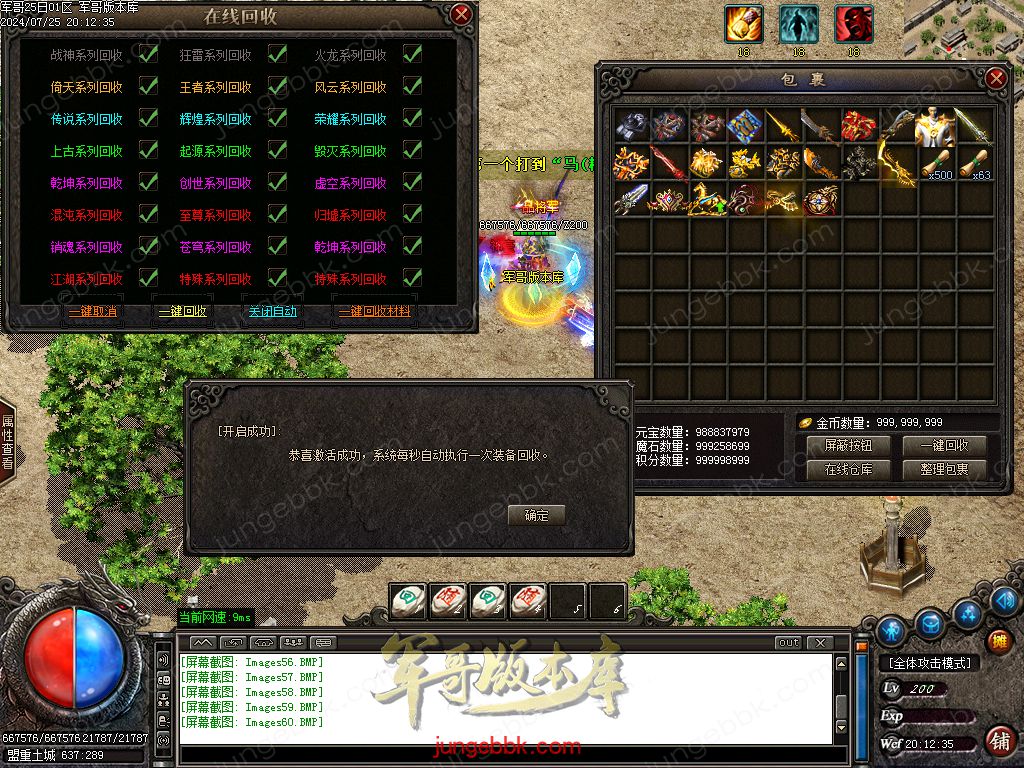Select the white-robed character costume item

tap(935, 127)
